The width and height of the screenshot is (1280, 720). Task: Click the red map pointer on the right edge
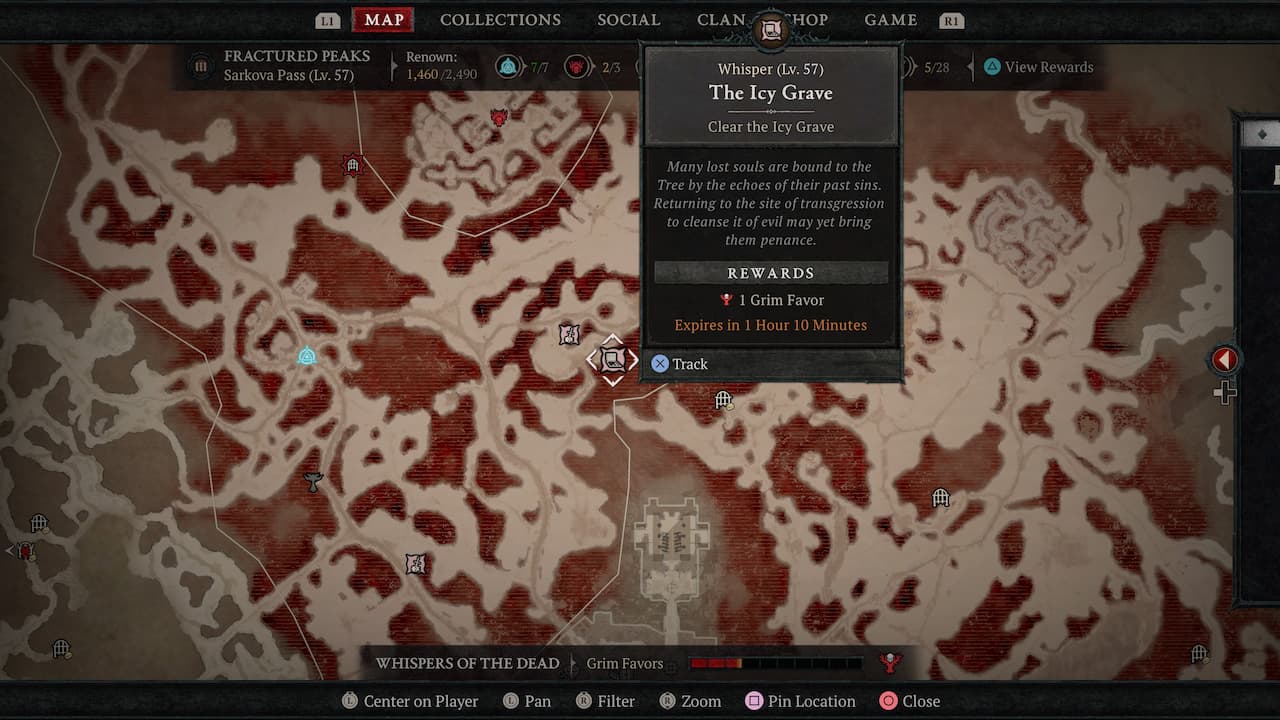point(1225,359)
